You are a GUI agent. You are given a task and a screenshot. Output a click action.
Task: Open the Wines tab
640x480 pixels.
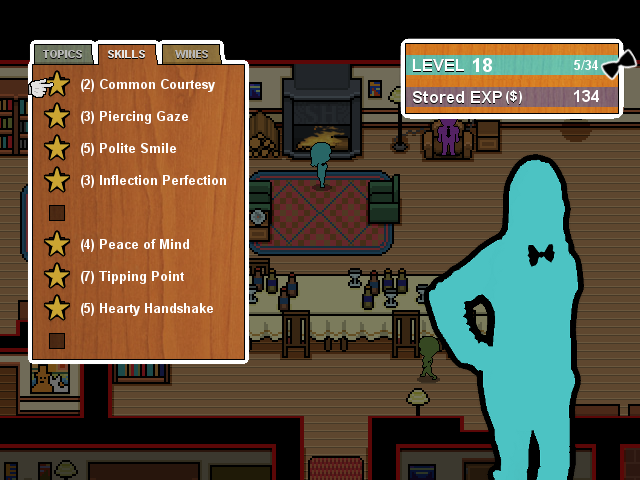[191, 54]
